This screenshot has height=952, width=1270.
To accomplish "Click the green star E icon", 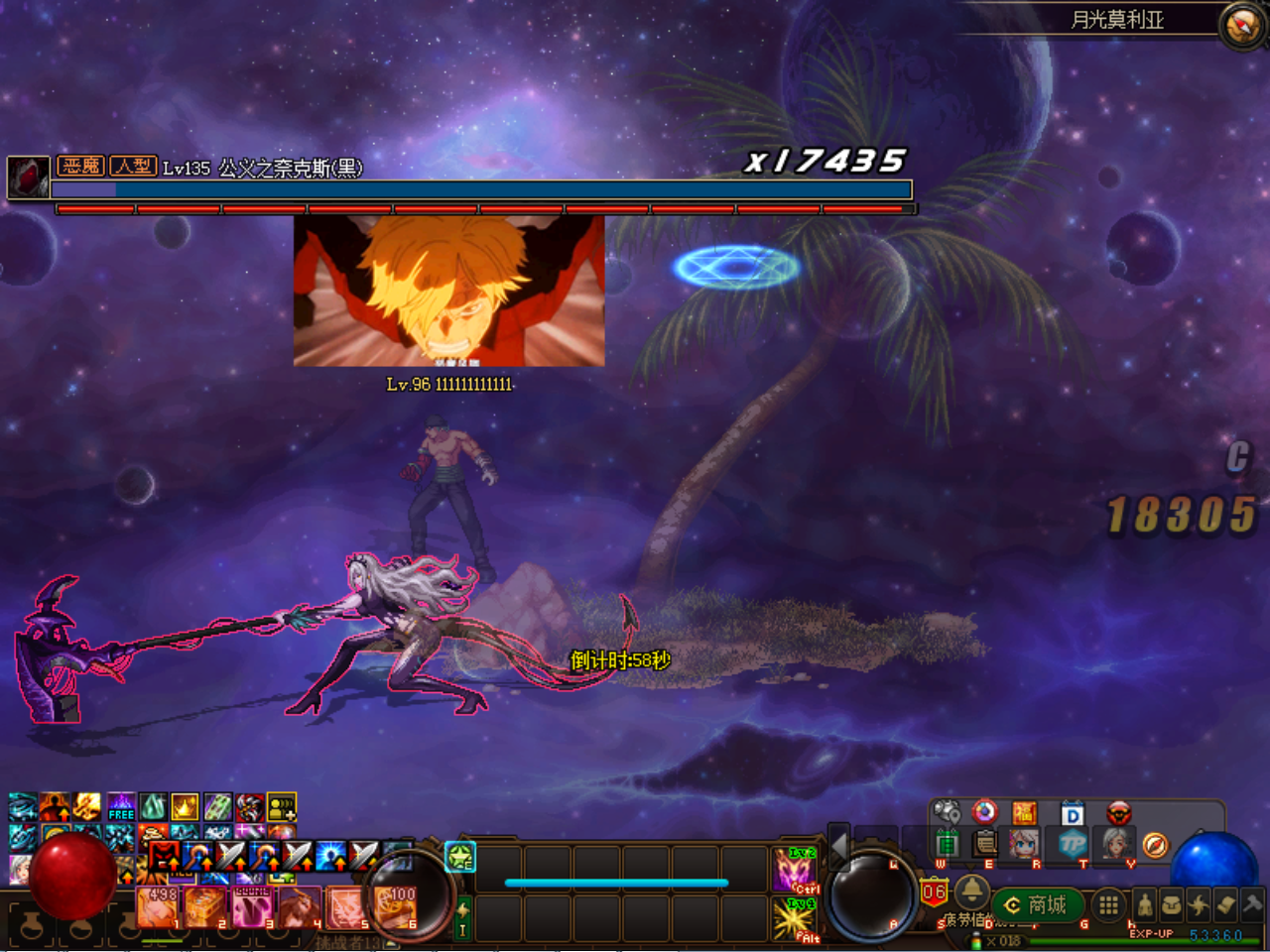I will tap(460, 856).
